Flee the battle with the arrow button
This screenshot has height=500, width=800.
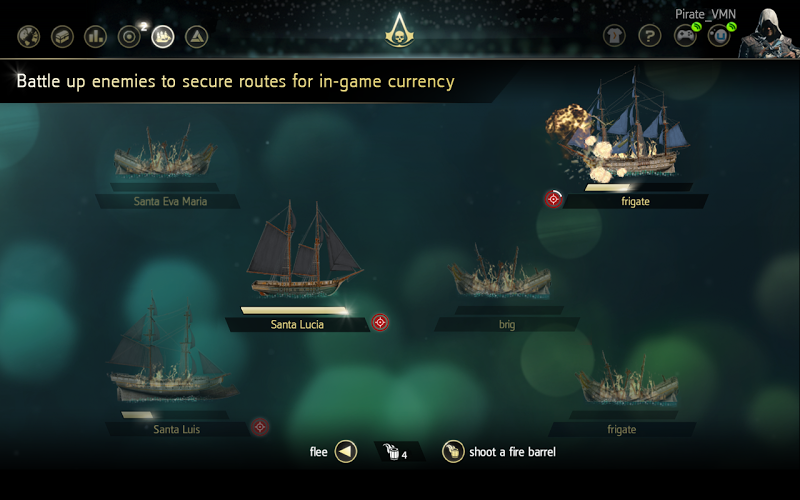click(x=345, y=452)
